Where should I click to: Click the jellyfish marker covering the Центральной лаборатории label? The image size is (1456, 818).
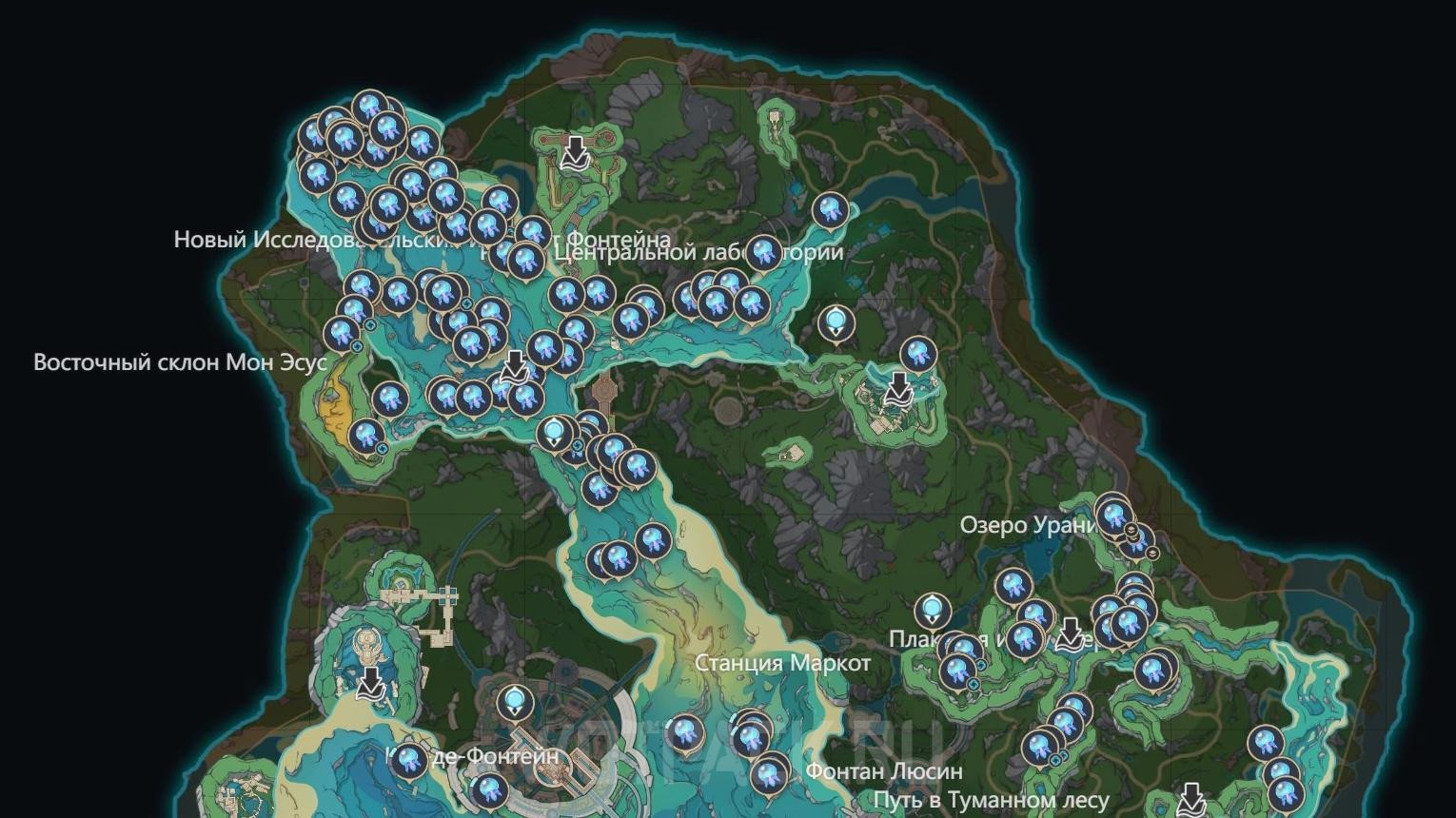pos(763,252)
